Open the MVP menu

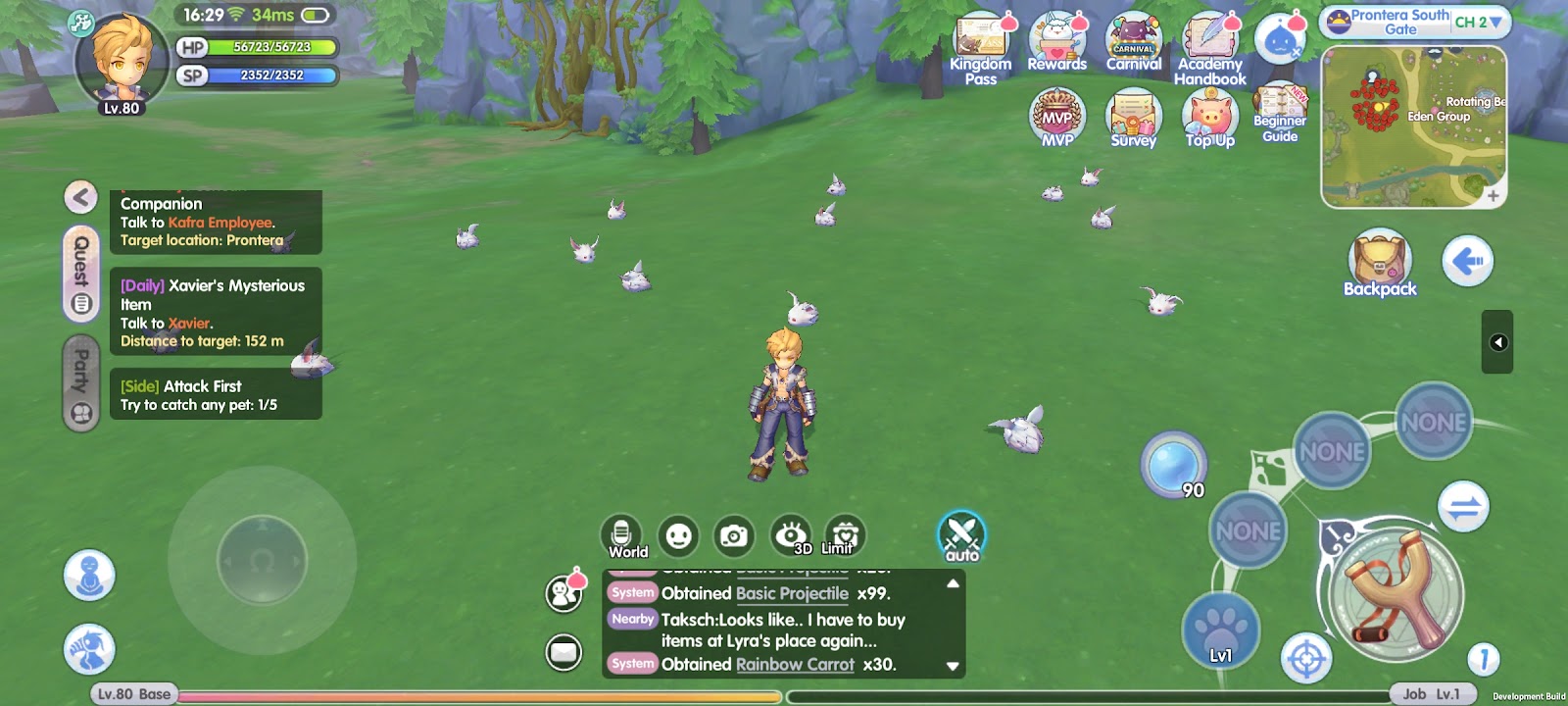[1056, 116]
